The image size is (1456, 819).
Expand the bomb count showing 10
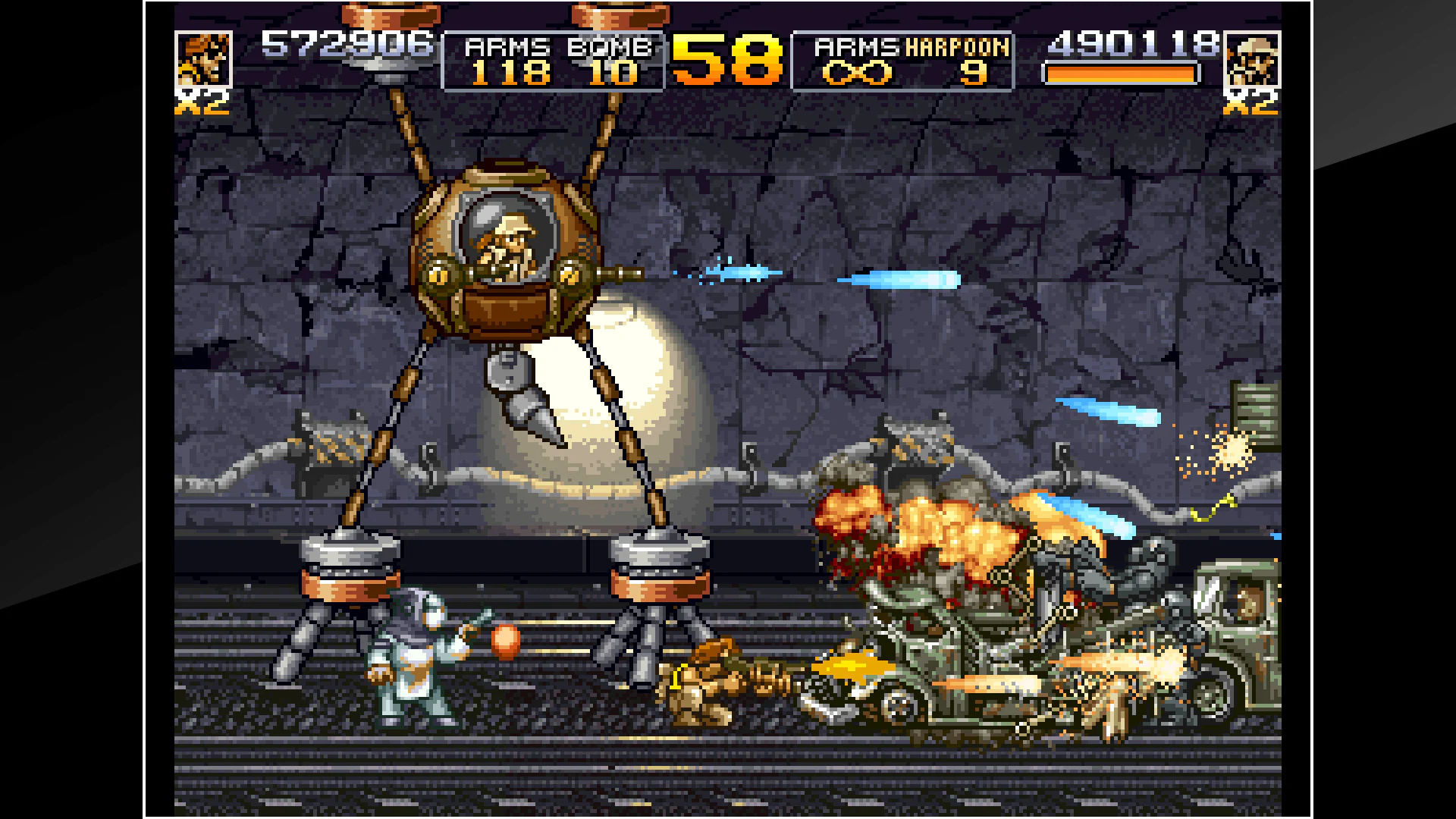tap(614, 72)
